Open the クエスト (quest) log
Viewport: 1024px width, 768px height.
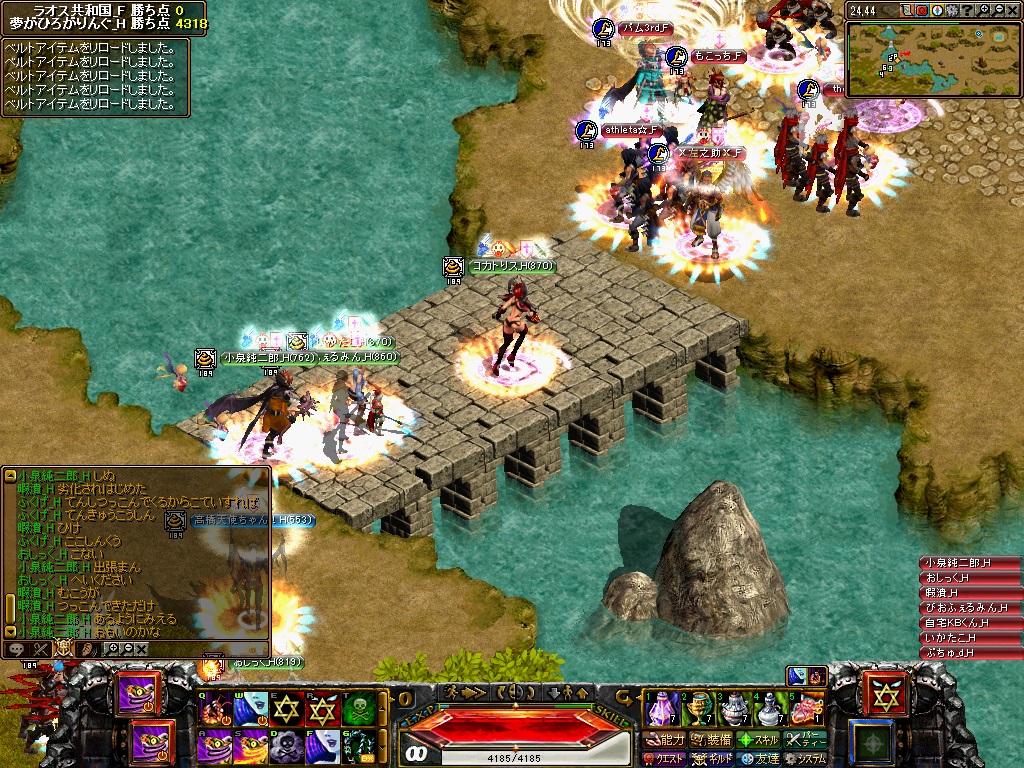pos(665,759)
